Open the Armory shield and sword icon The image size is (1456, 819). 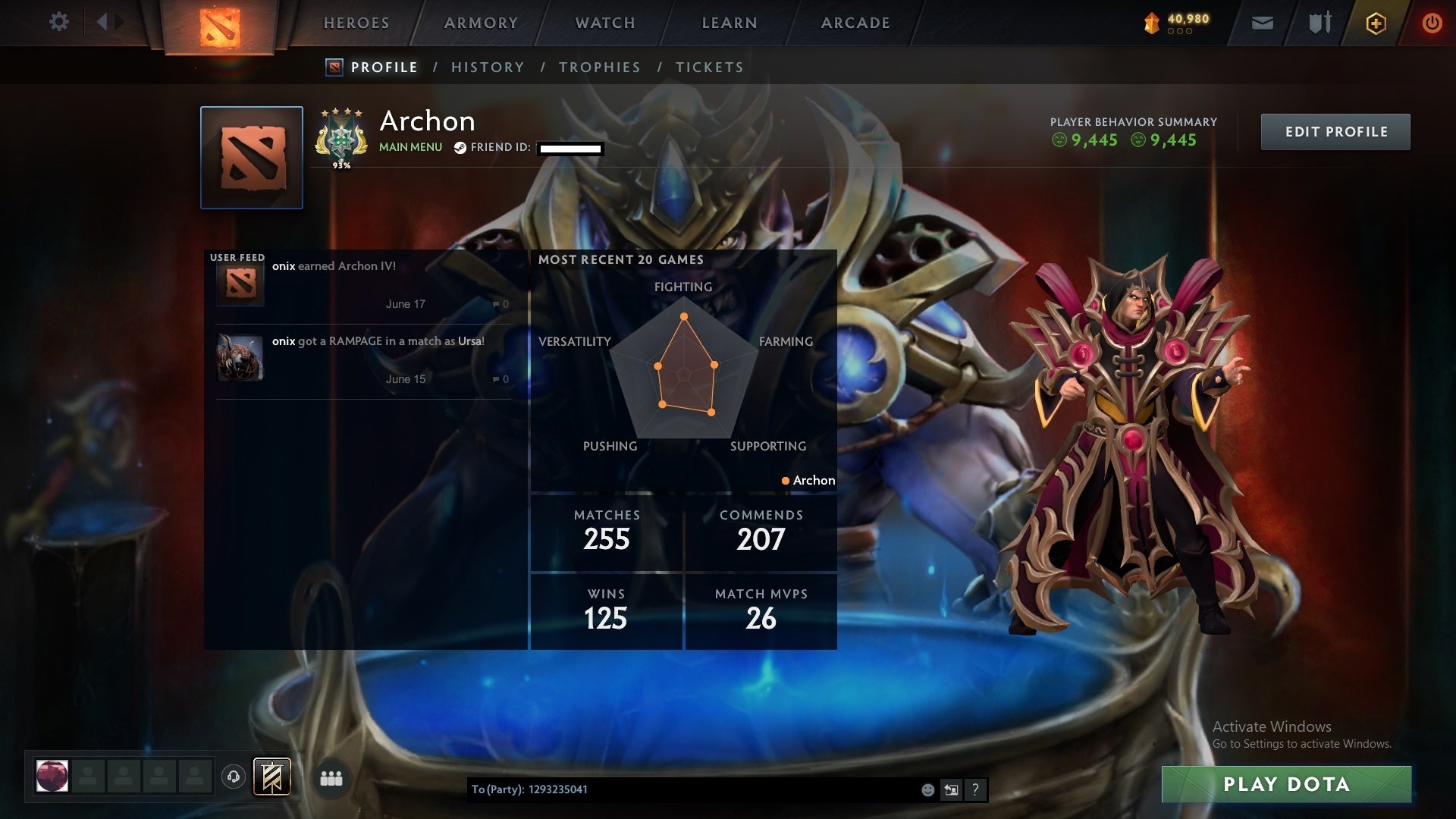tap(1319, 23)
